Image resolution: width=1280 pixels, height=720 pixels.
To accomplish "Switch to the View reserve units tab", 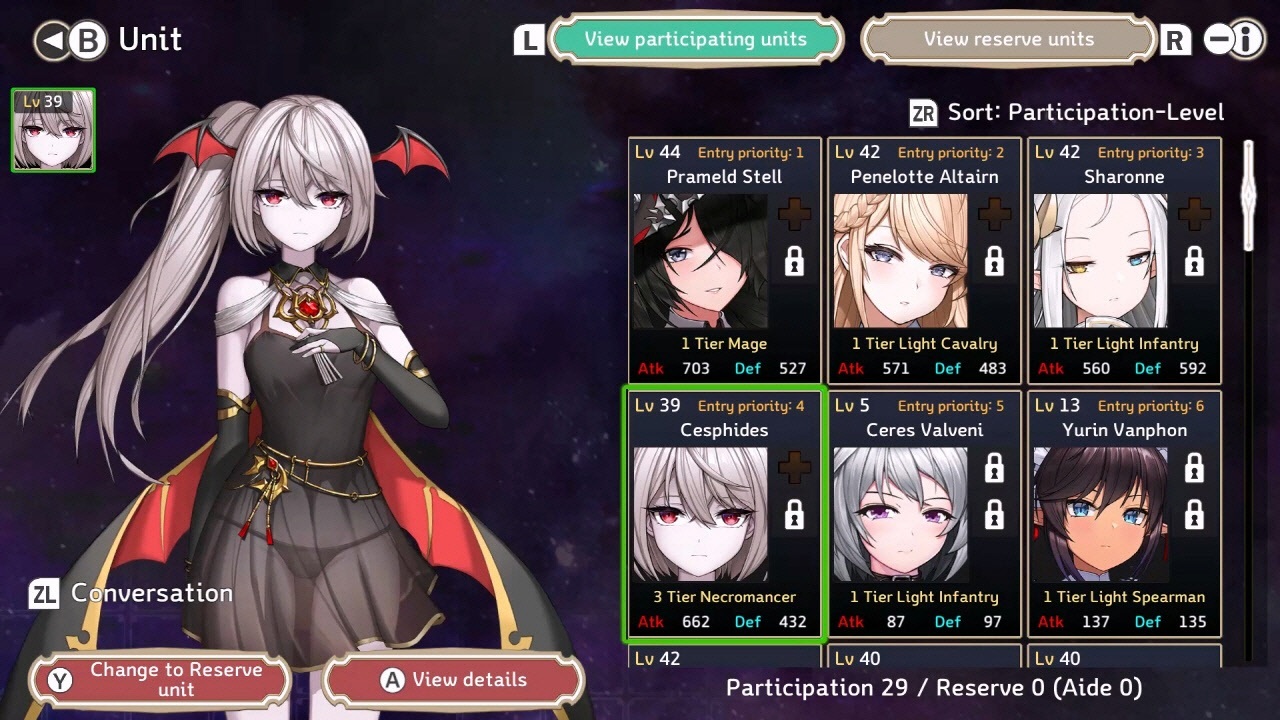I will point(1008,39).
